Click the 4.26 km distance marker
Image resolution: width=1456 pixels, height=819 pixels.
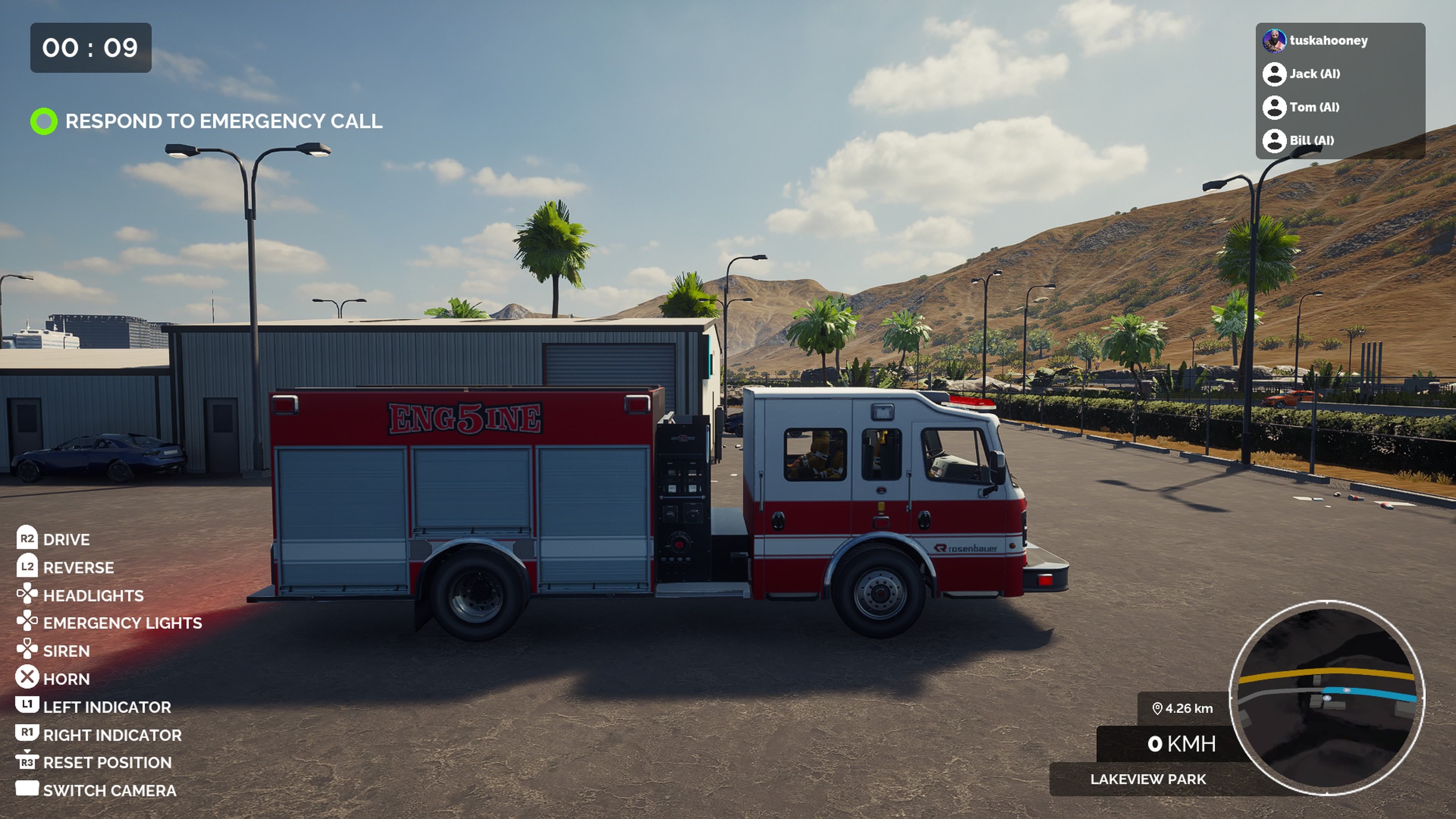click(1183, 708)
